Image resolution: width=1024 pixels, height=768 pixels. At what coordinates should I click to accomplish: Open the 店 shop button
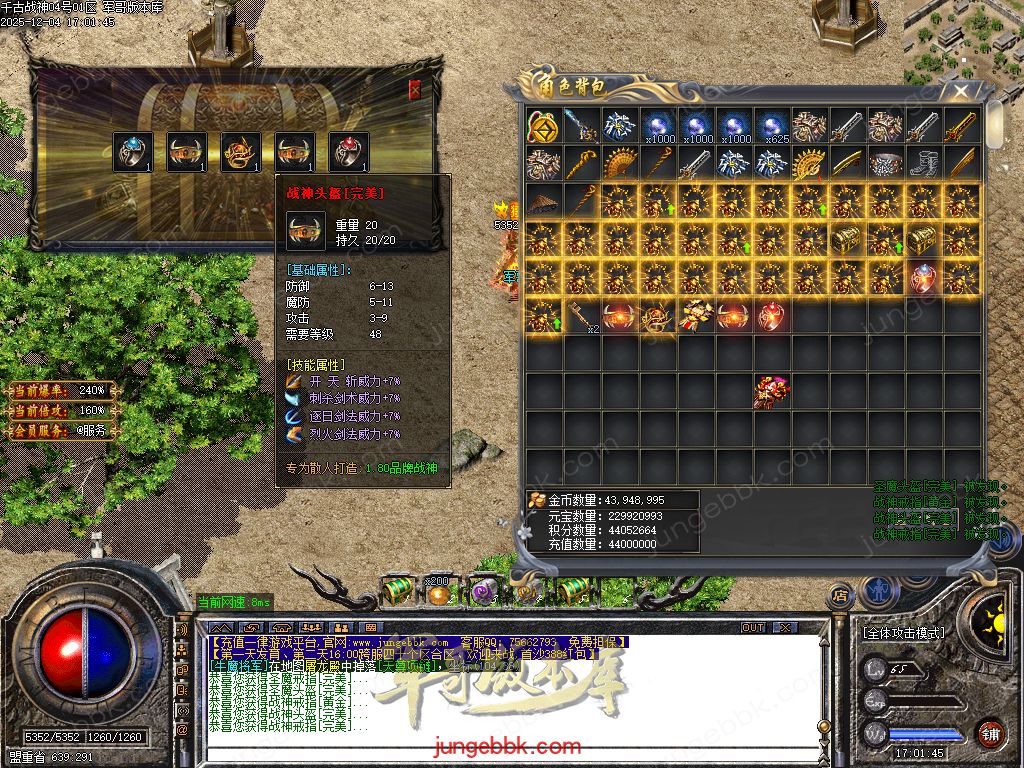pyautogui.click(x=841, y=596)
